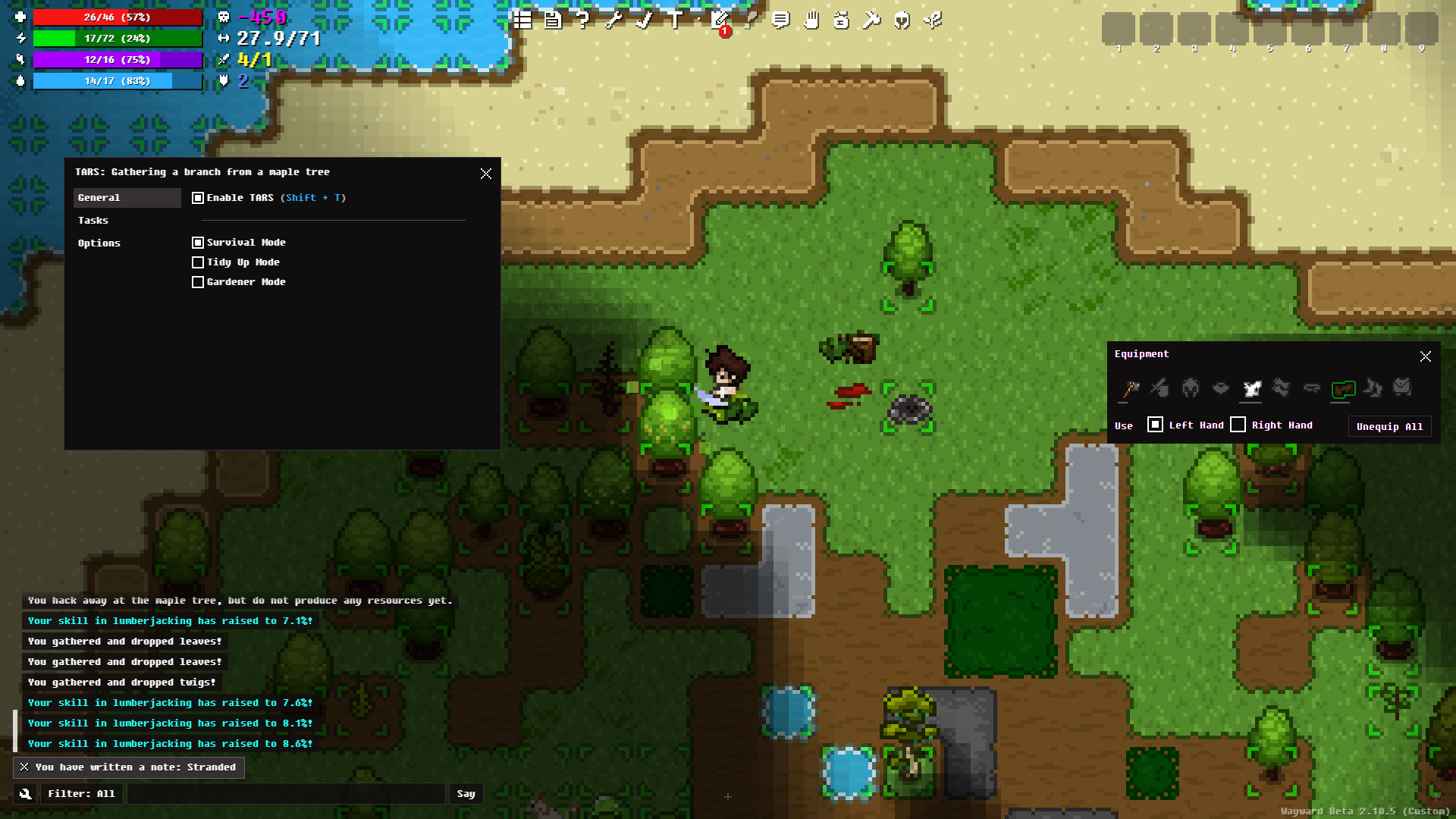Open the Tasks section in TARS
Image resolution: width=1456 pixels, height=819 pixels.
click(93, 221)
